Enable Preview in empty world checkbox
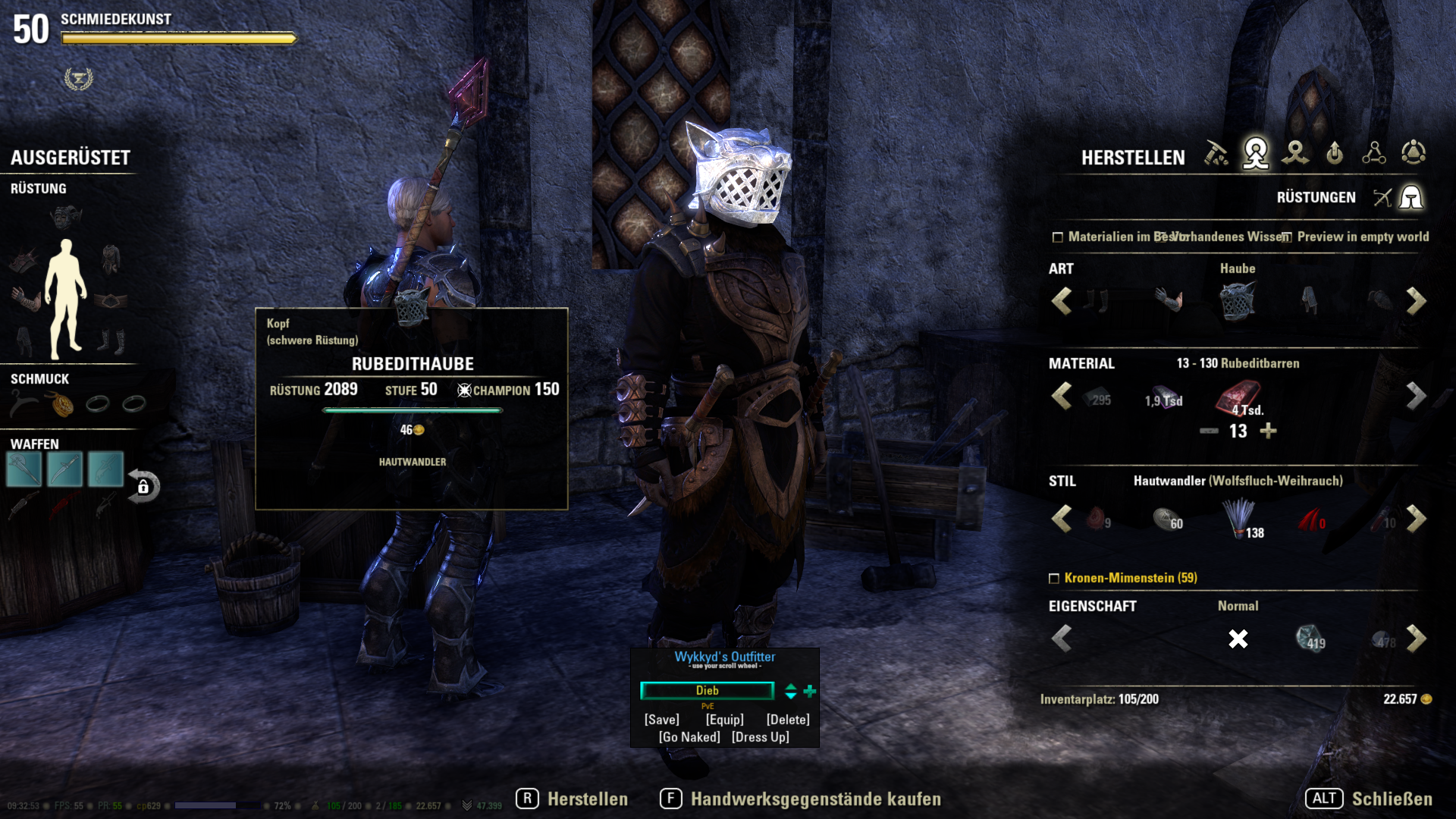This screenshot has height=819, width=1456. click(1287, 237)
